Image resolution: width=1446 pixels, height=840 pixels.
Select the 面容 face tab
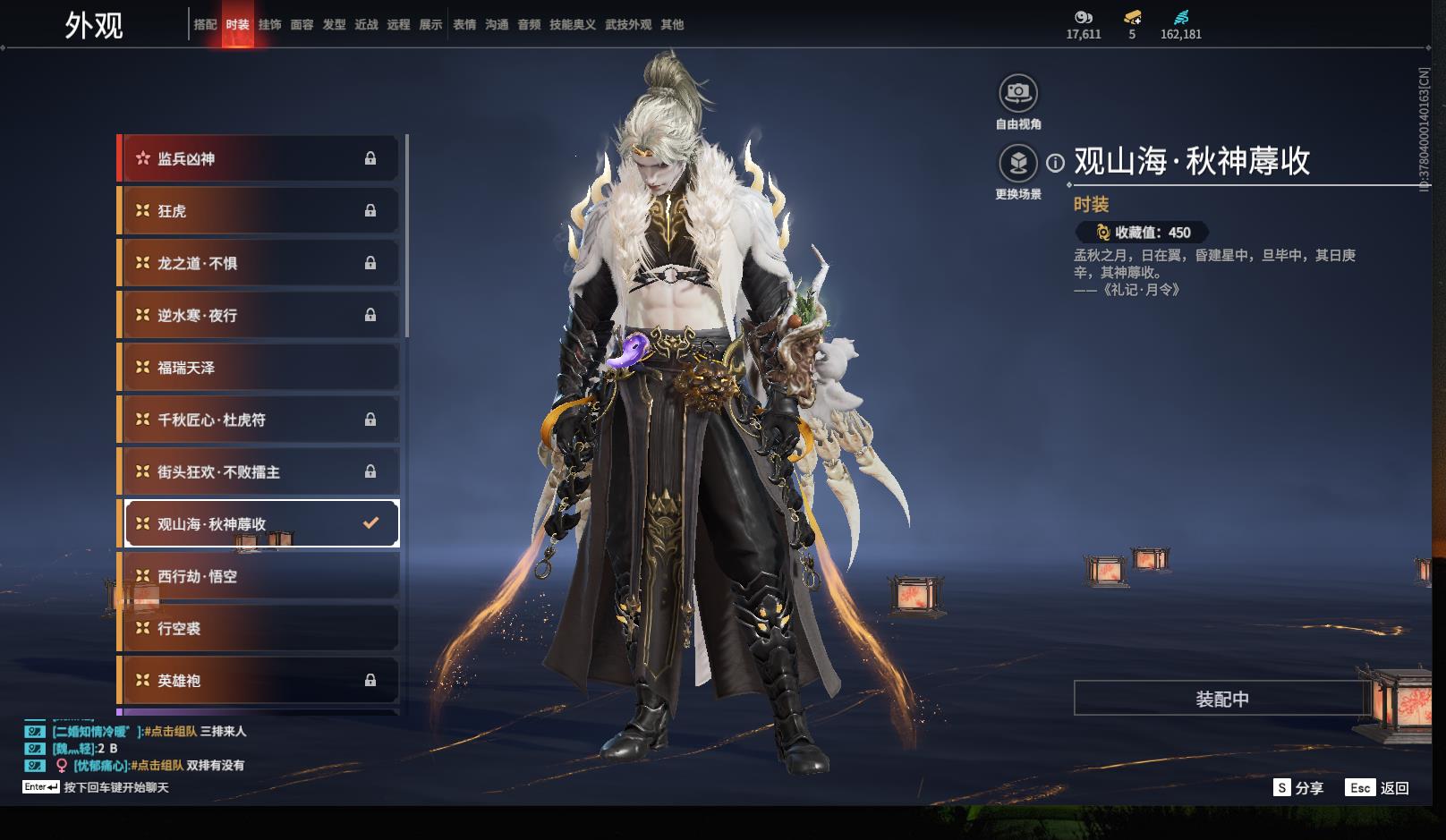click(302, 25)
